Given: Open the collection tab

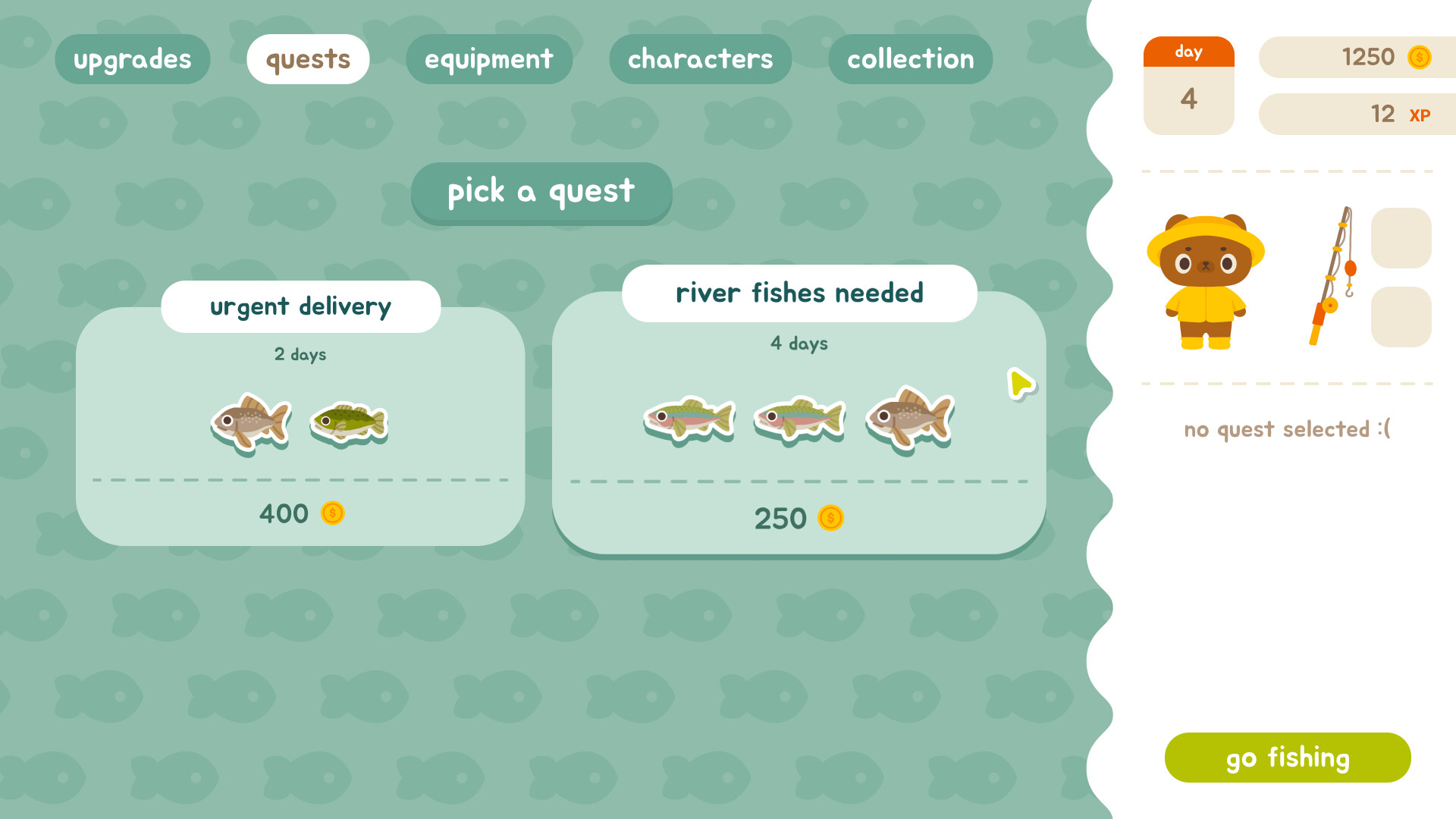Looking at the screenshot, I should (911, 58).
